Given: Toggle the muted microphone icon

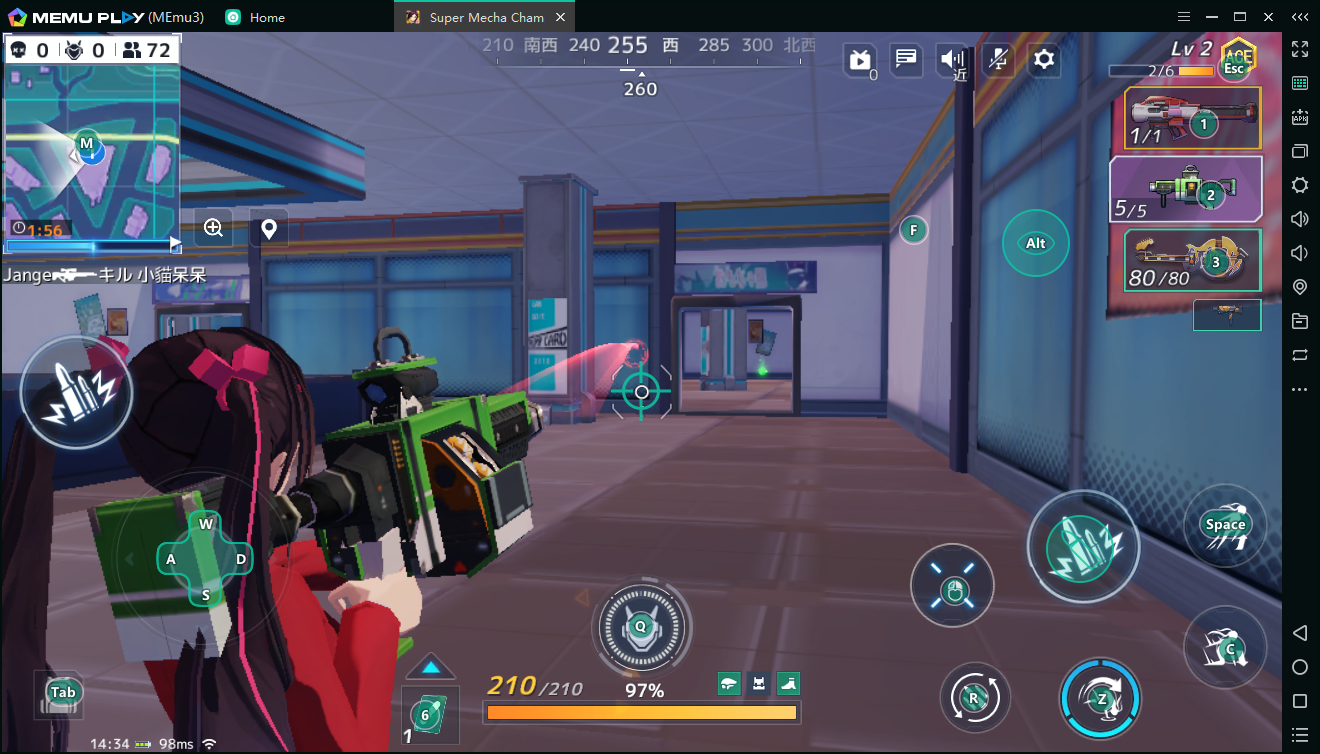Looking at the screenshot, I should [997, 60].
